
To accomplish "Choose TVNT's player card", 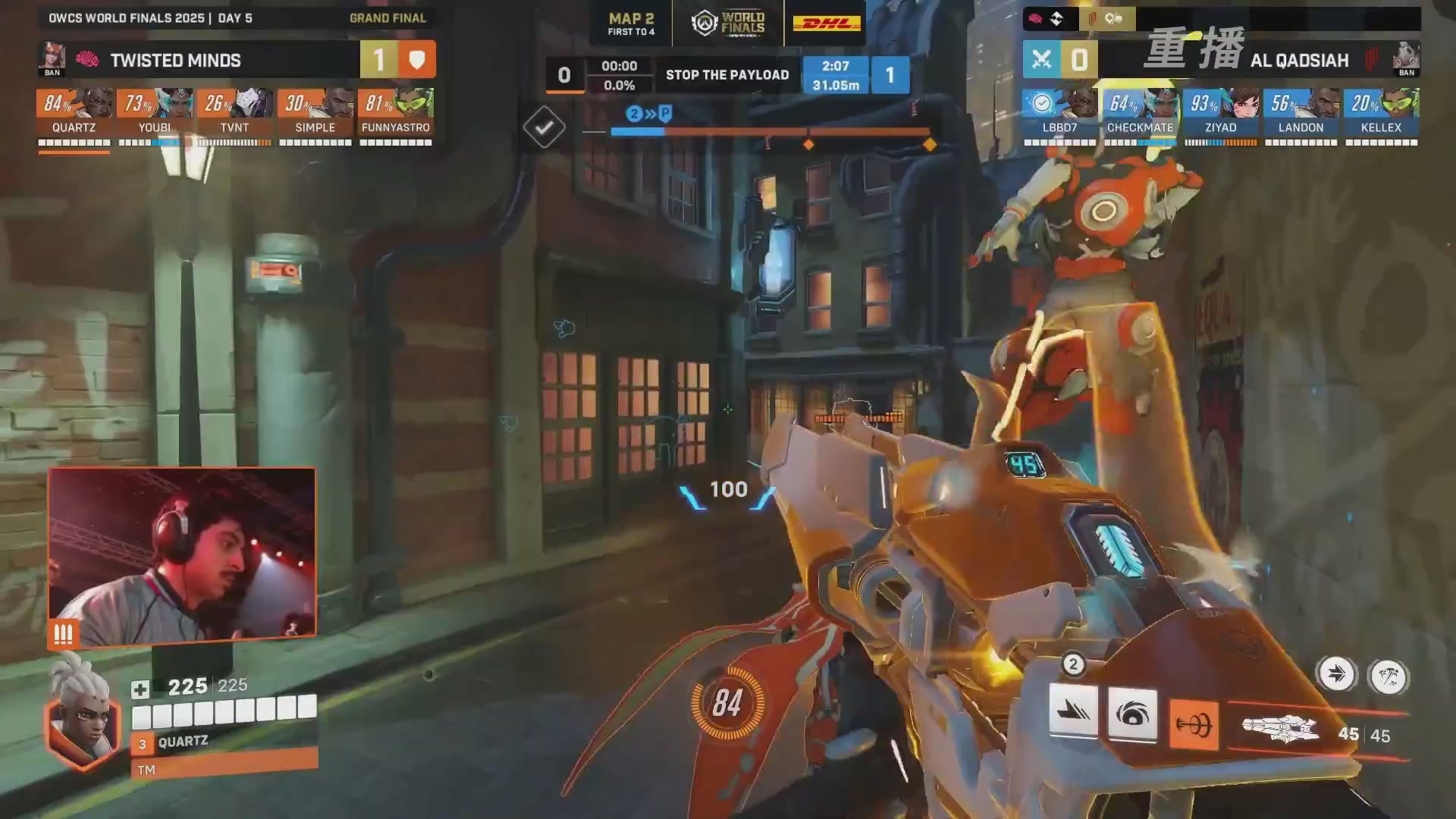I will click(235, 112).
